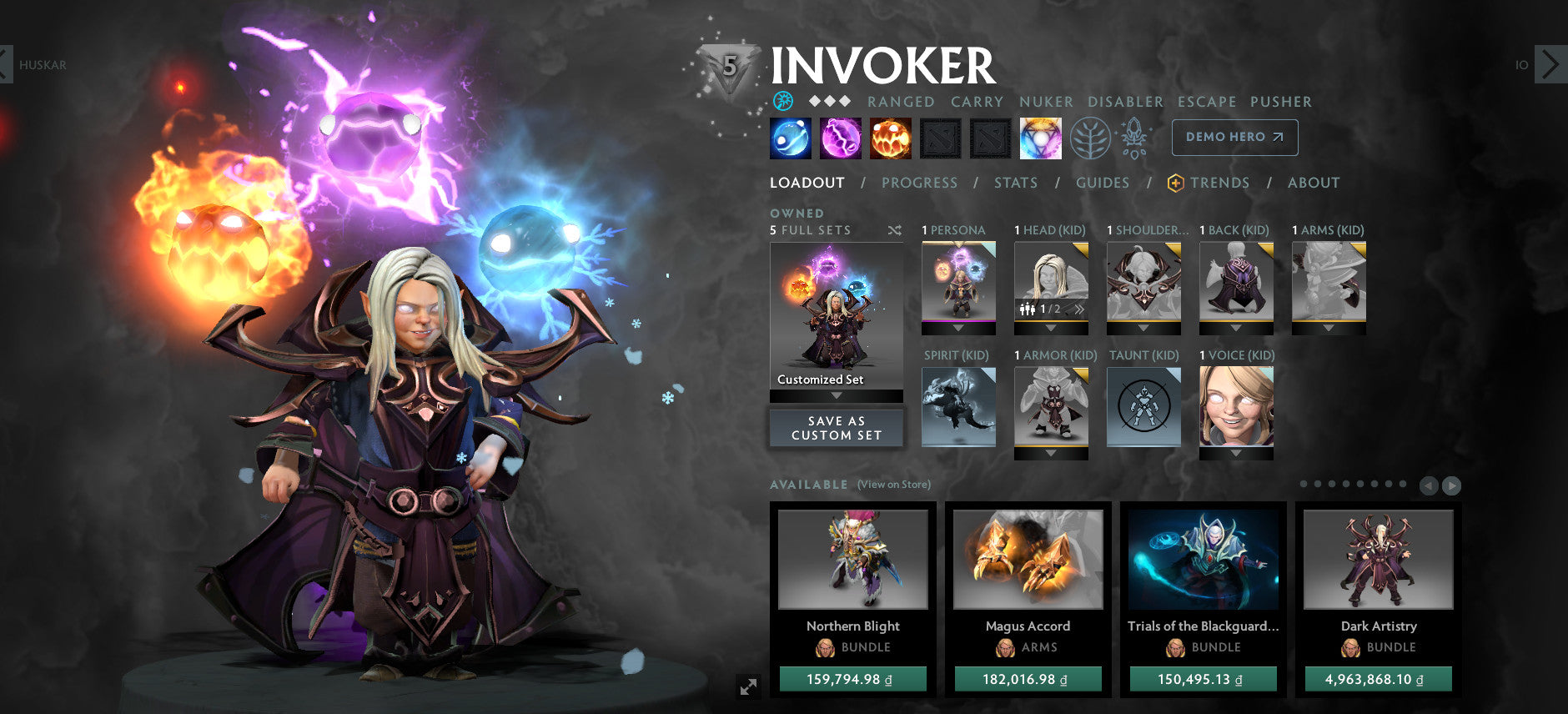Select the Quas ability icon
1568x714 pixels.
(790, 138)
